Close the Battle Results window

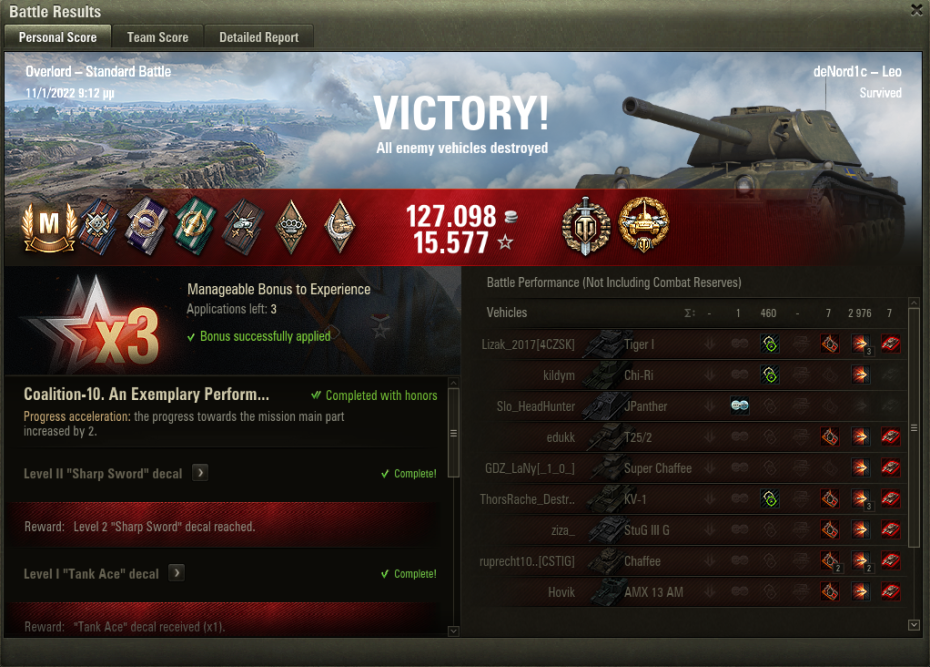(916, 10)
